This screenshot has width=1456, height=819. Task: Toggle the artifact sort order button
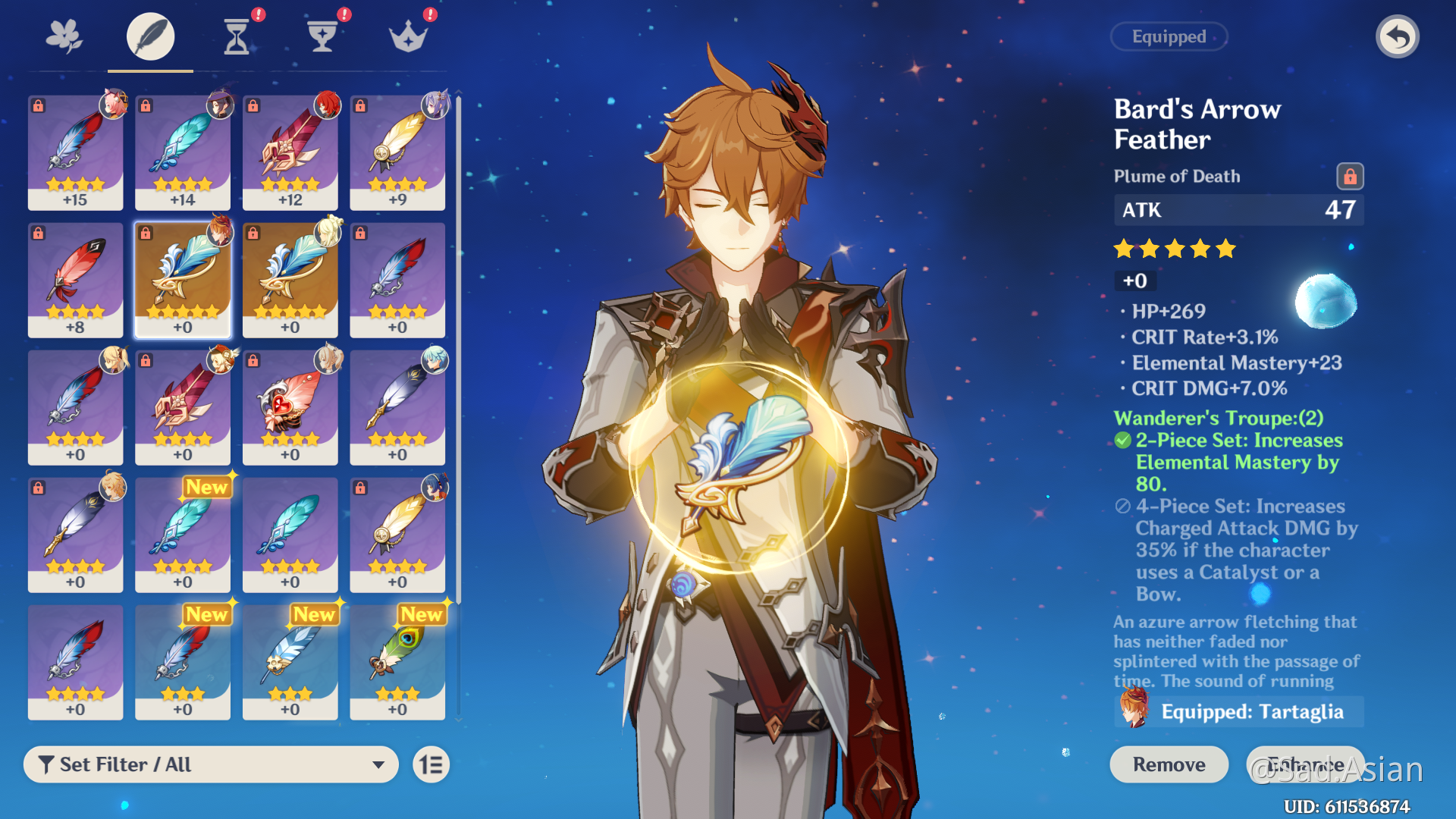tap(431, 764)
